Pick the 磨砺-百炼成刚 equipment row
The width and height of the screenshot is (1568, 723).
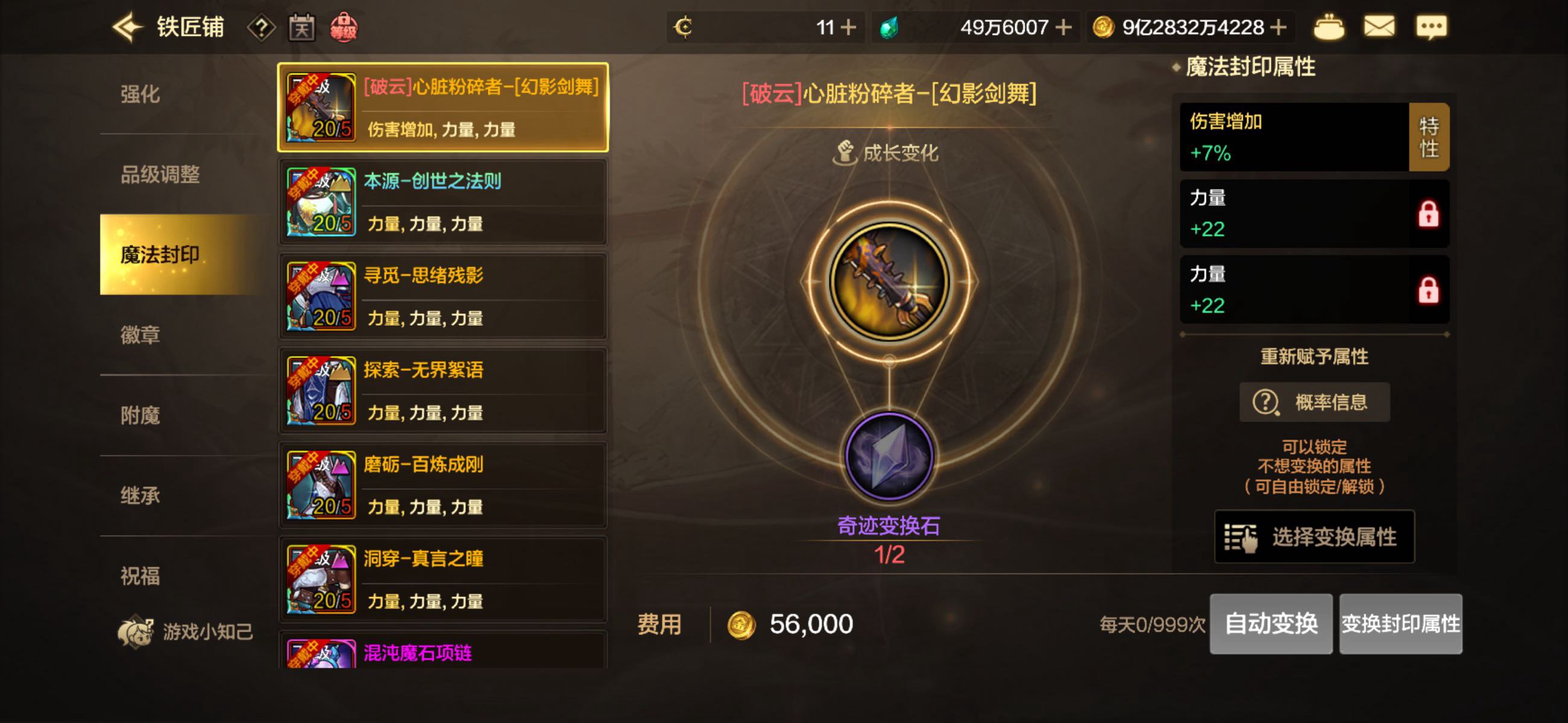(x=443, y=485)
